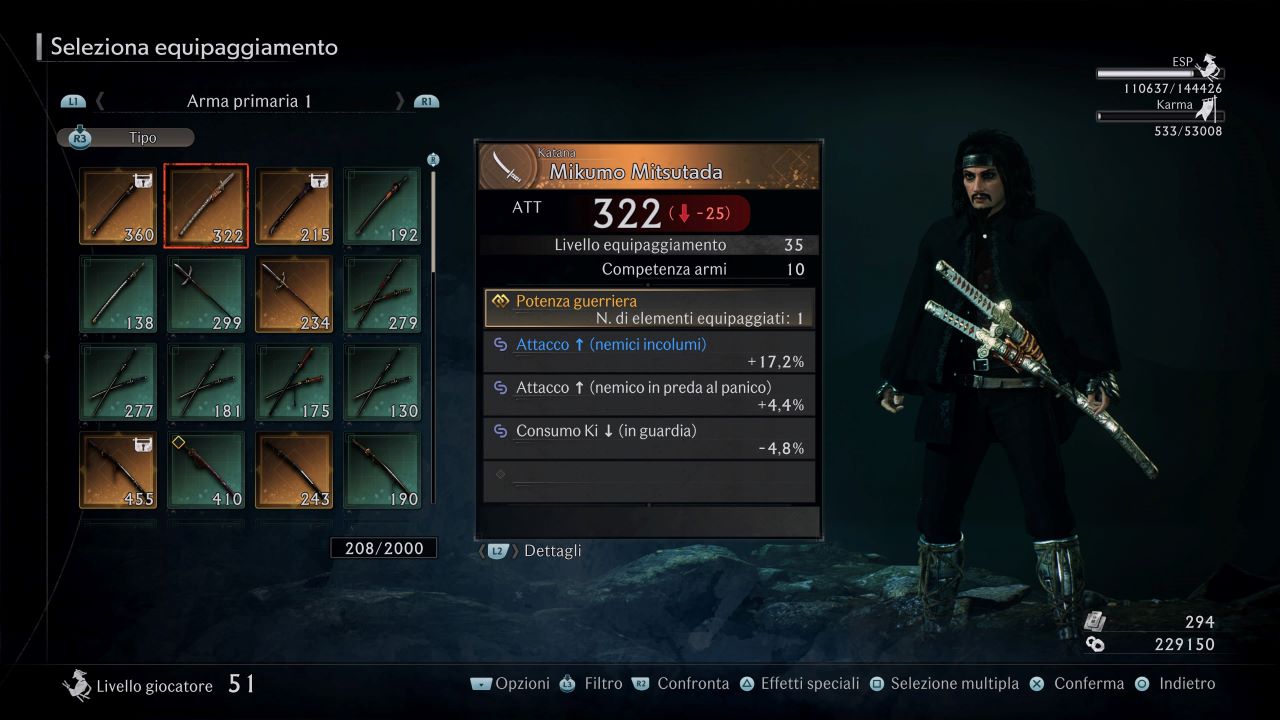Click Confronta to compare weapons
Image resolution: width=1280 pixels, height=720 pixels.
pyautogui.click(x=692, y=683)
